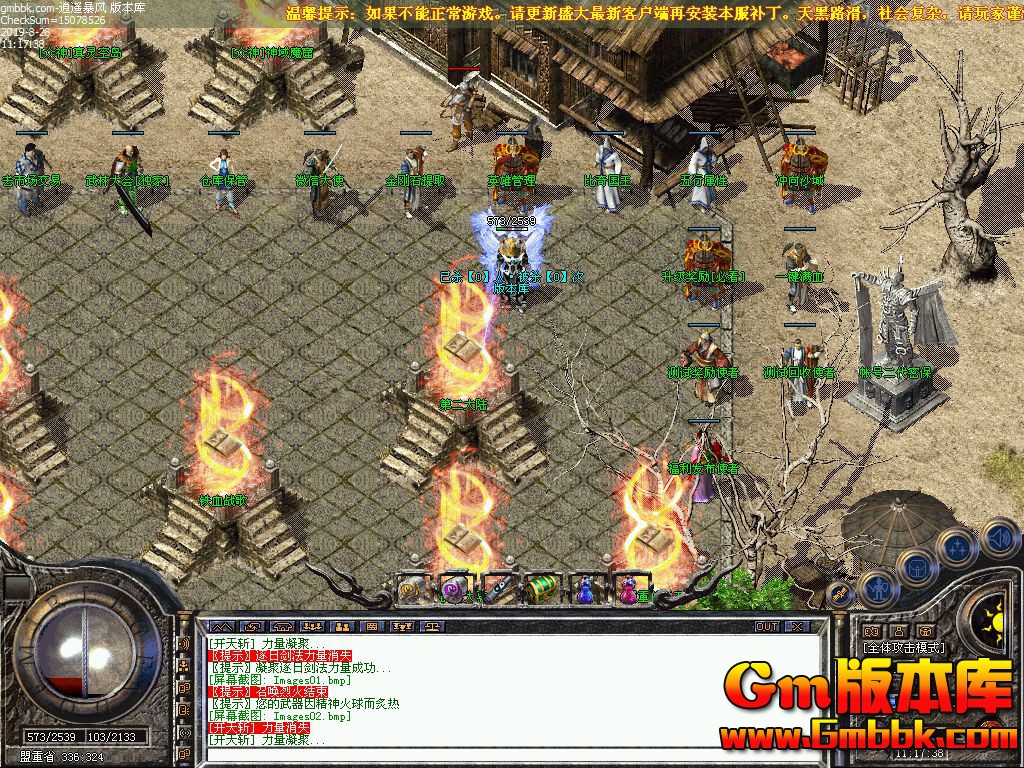The image size is (1024, 768).
Task: Use the purple spiral scroll in belt
Action: [455, 588]
